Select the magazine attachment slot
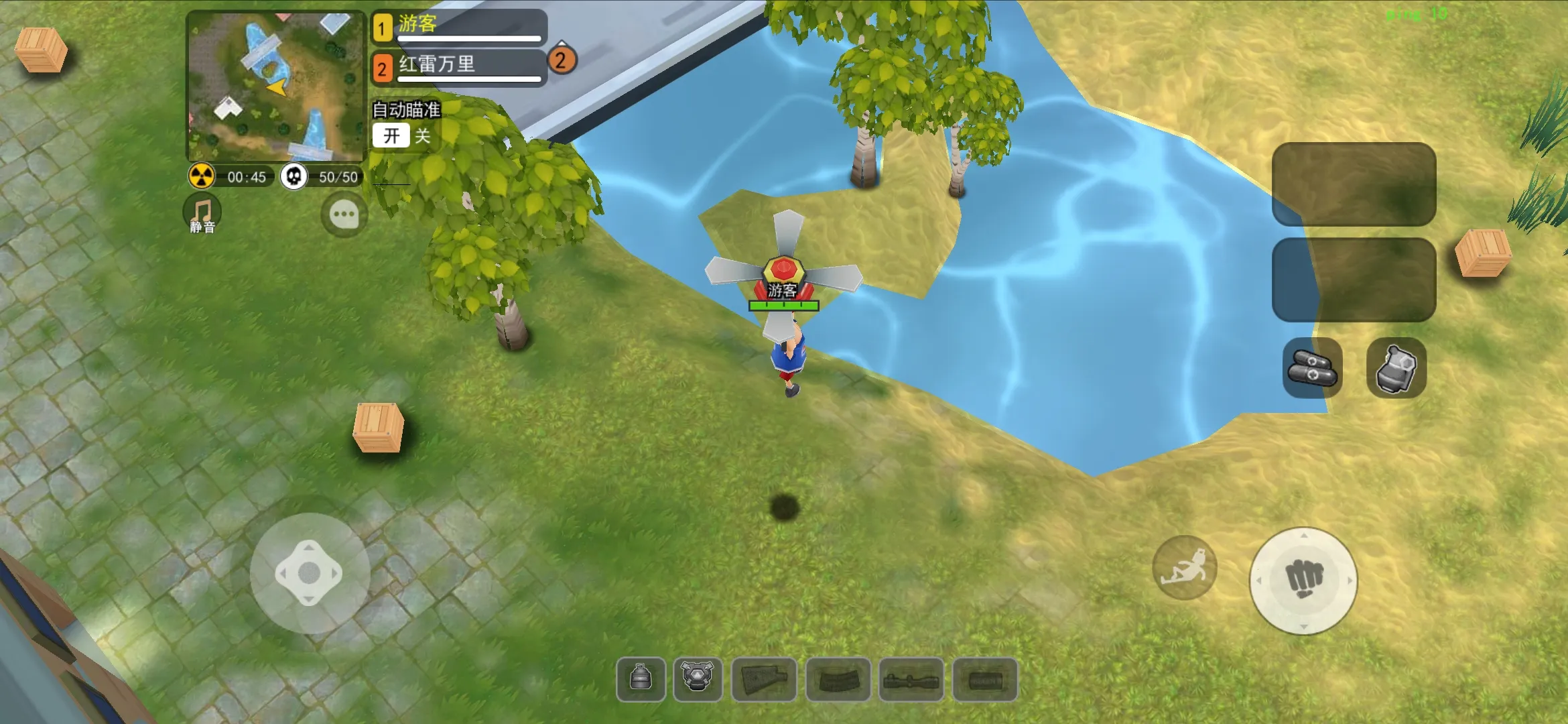This screenshot has height=724, width=1568. [x=838, y=680]
